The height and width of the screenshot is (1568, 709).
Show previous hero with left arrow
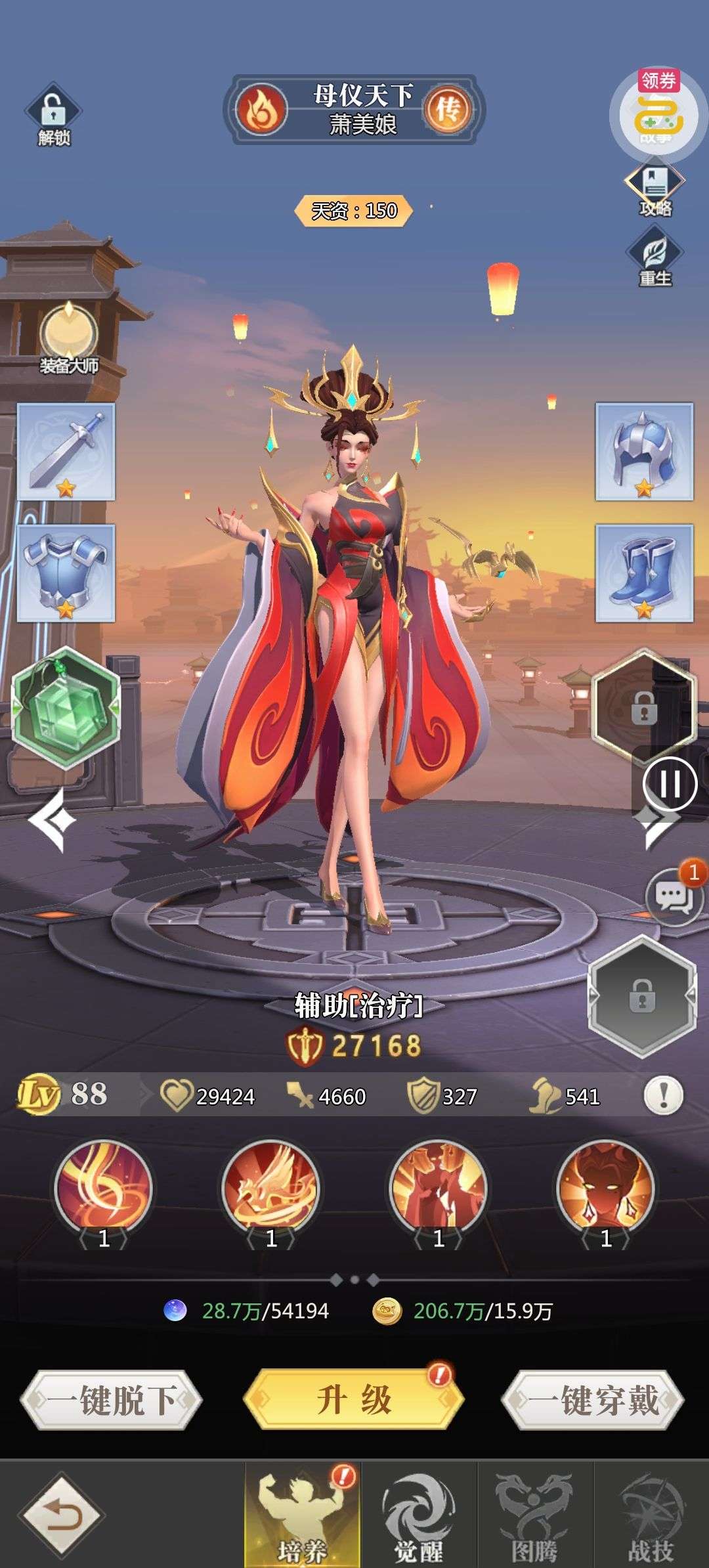click(52, 820)
